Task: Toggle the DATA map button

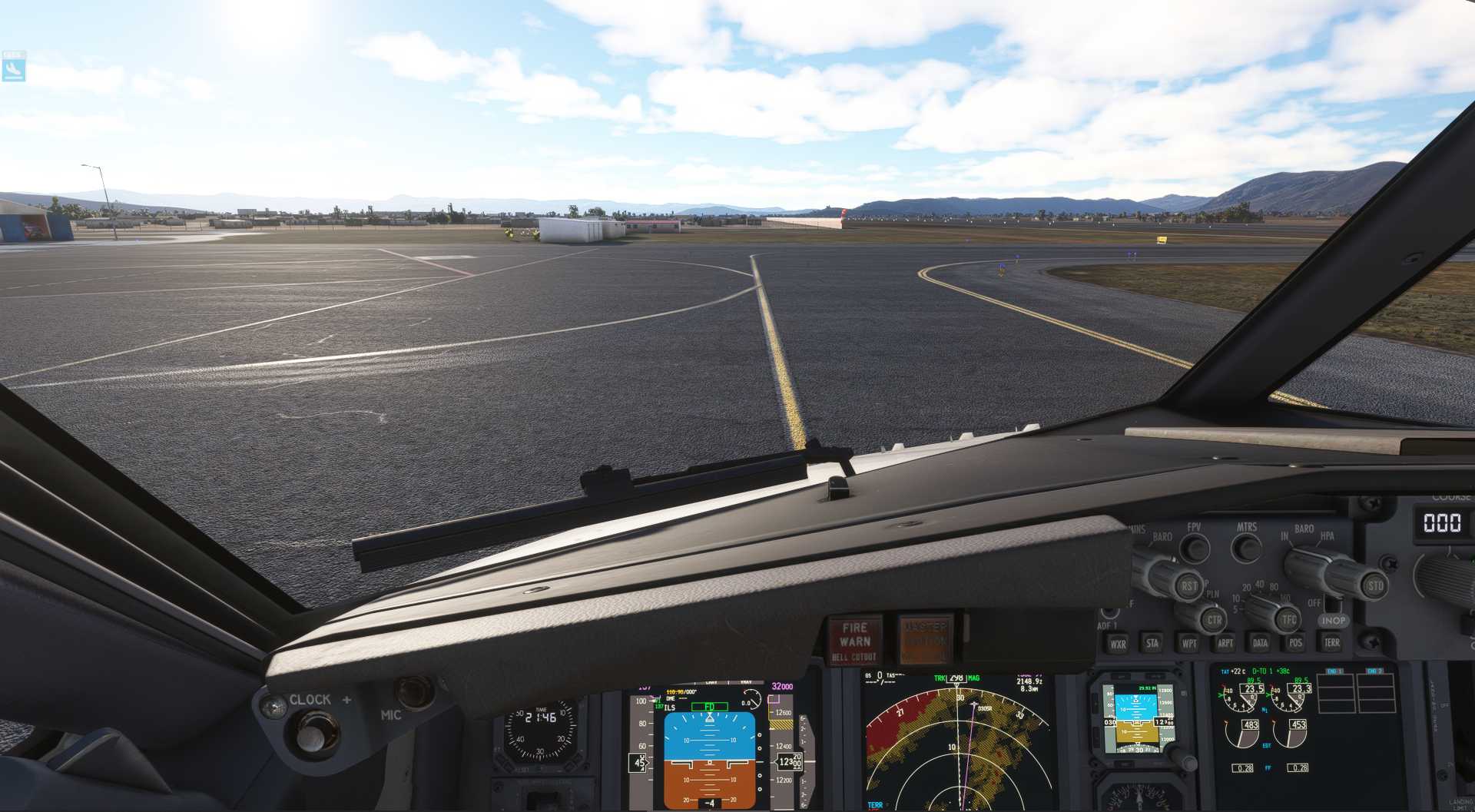Action: point(1260,642)
